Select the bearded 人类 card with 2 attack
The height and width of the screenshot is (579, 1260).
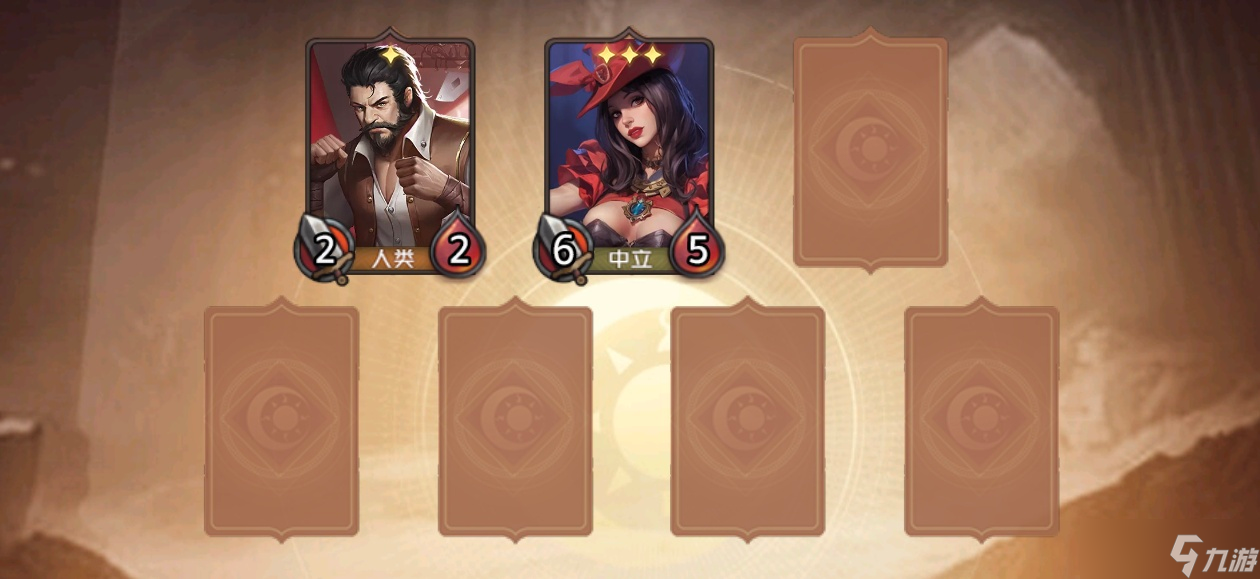(x=390, y=155)
